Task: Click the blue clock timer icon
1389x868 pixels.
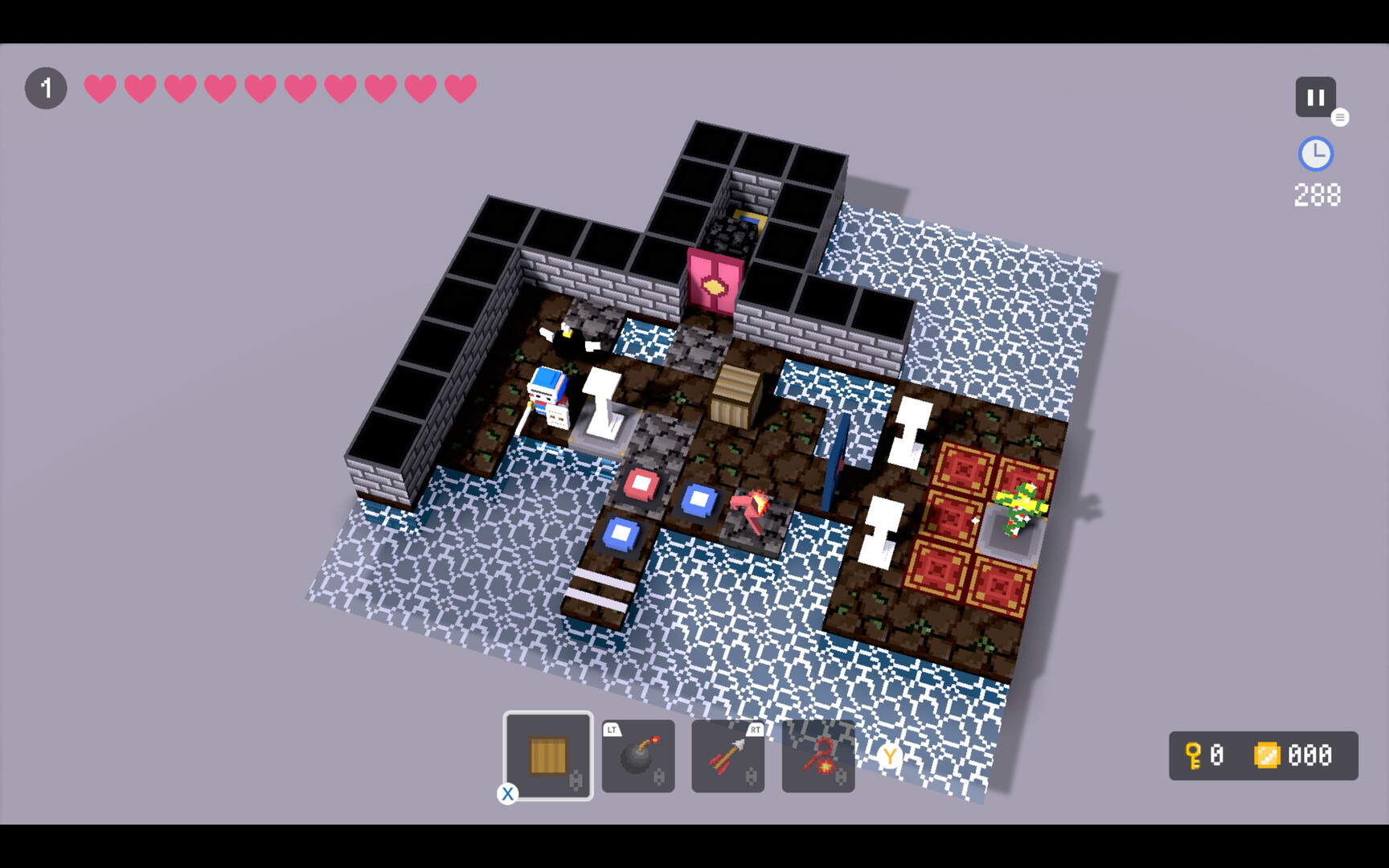Action: (1316, 154)
